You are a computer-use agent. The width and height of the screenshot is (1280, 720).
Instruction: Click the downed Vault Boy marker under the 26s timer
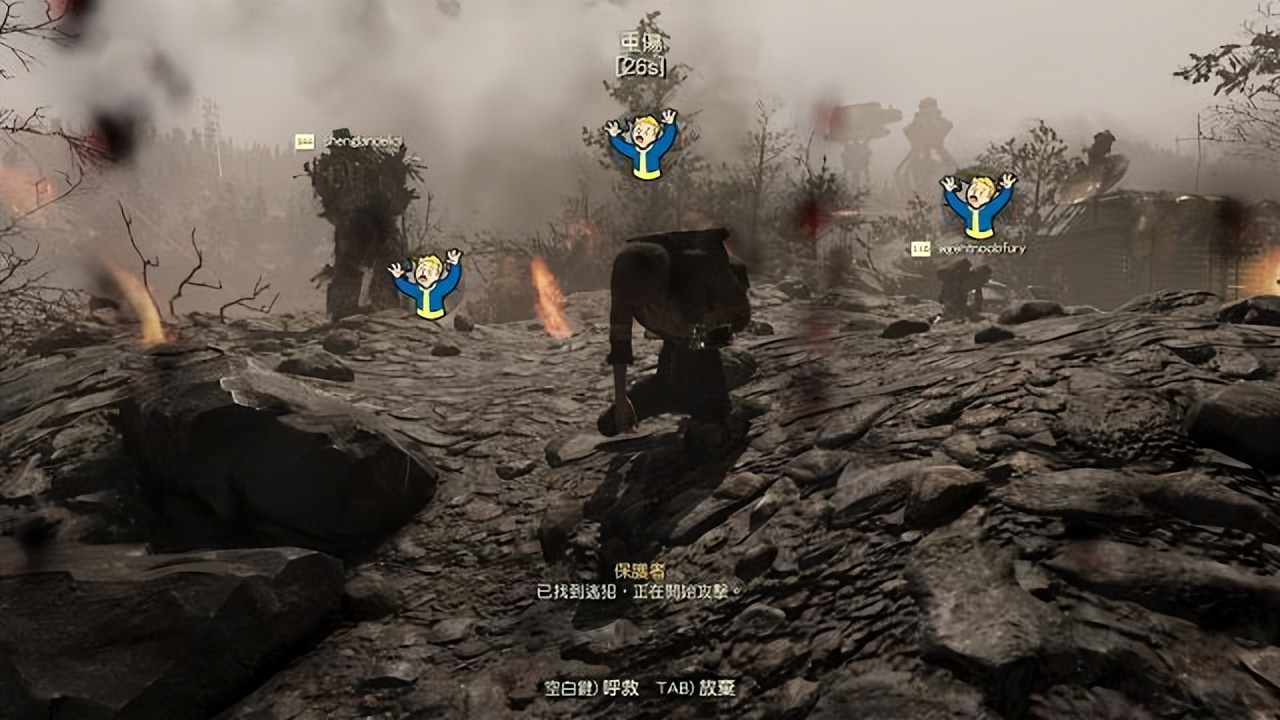[642, 145]
